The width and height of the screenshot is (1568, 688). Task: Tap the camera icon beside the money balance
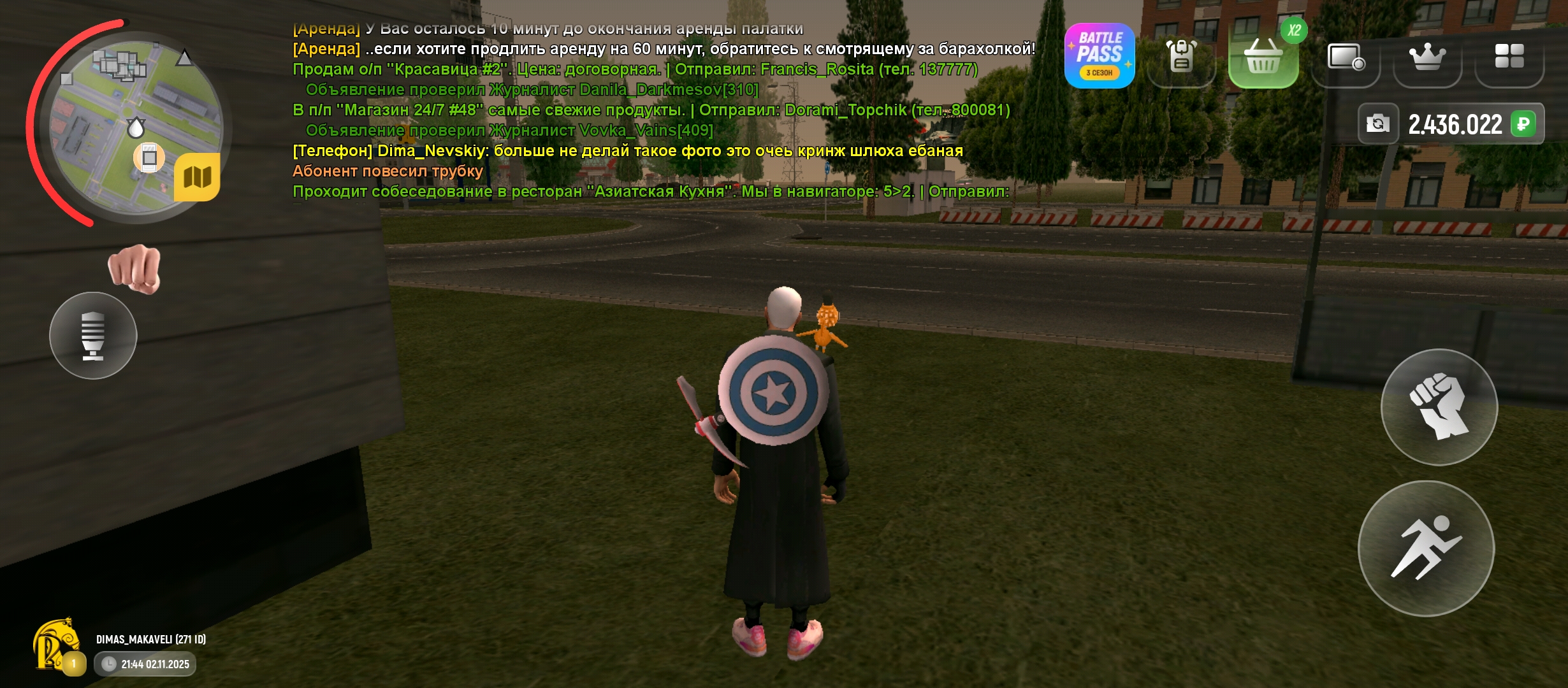[x=1379, y=125]
